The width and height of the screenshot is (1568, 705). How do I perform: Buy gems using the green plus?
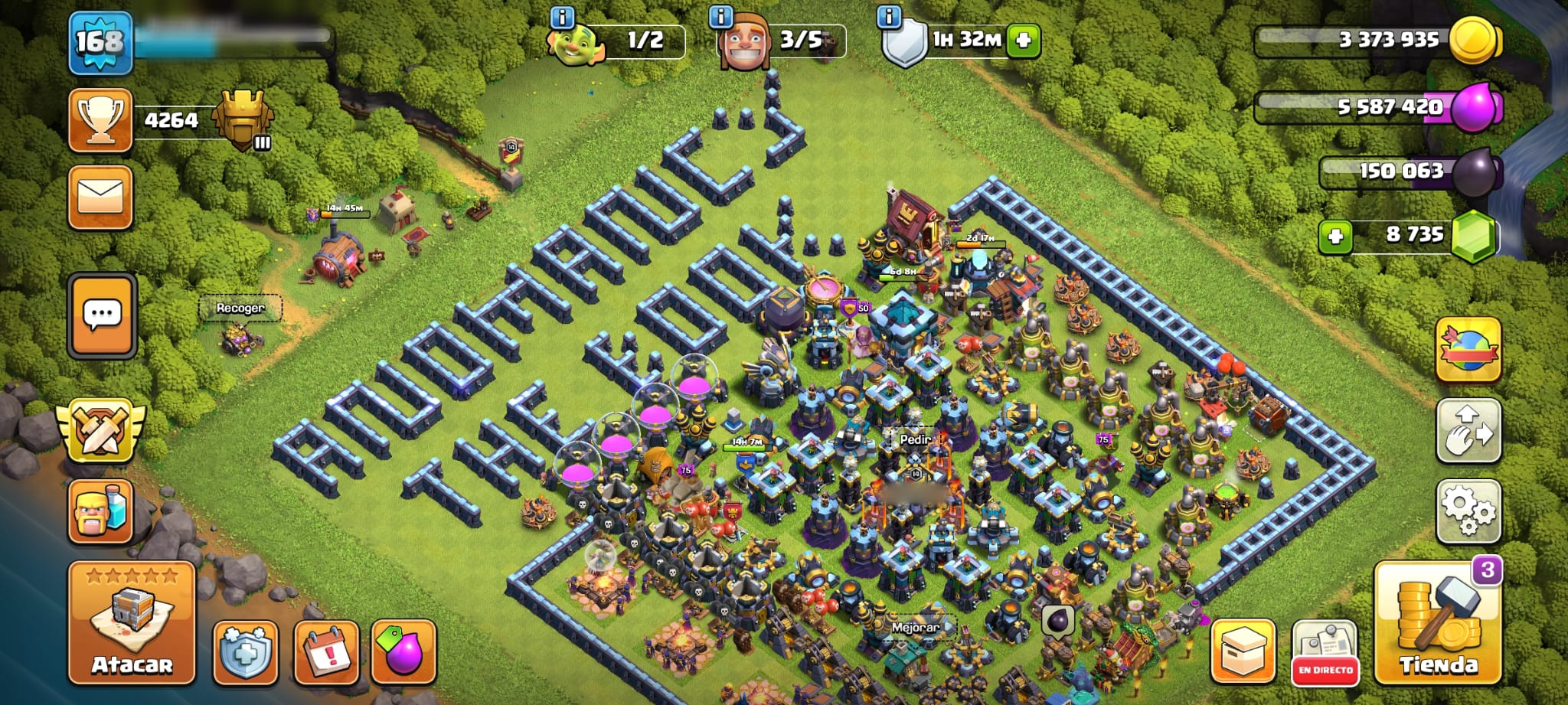[x=1335, y=236]
